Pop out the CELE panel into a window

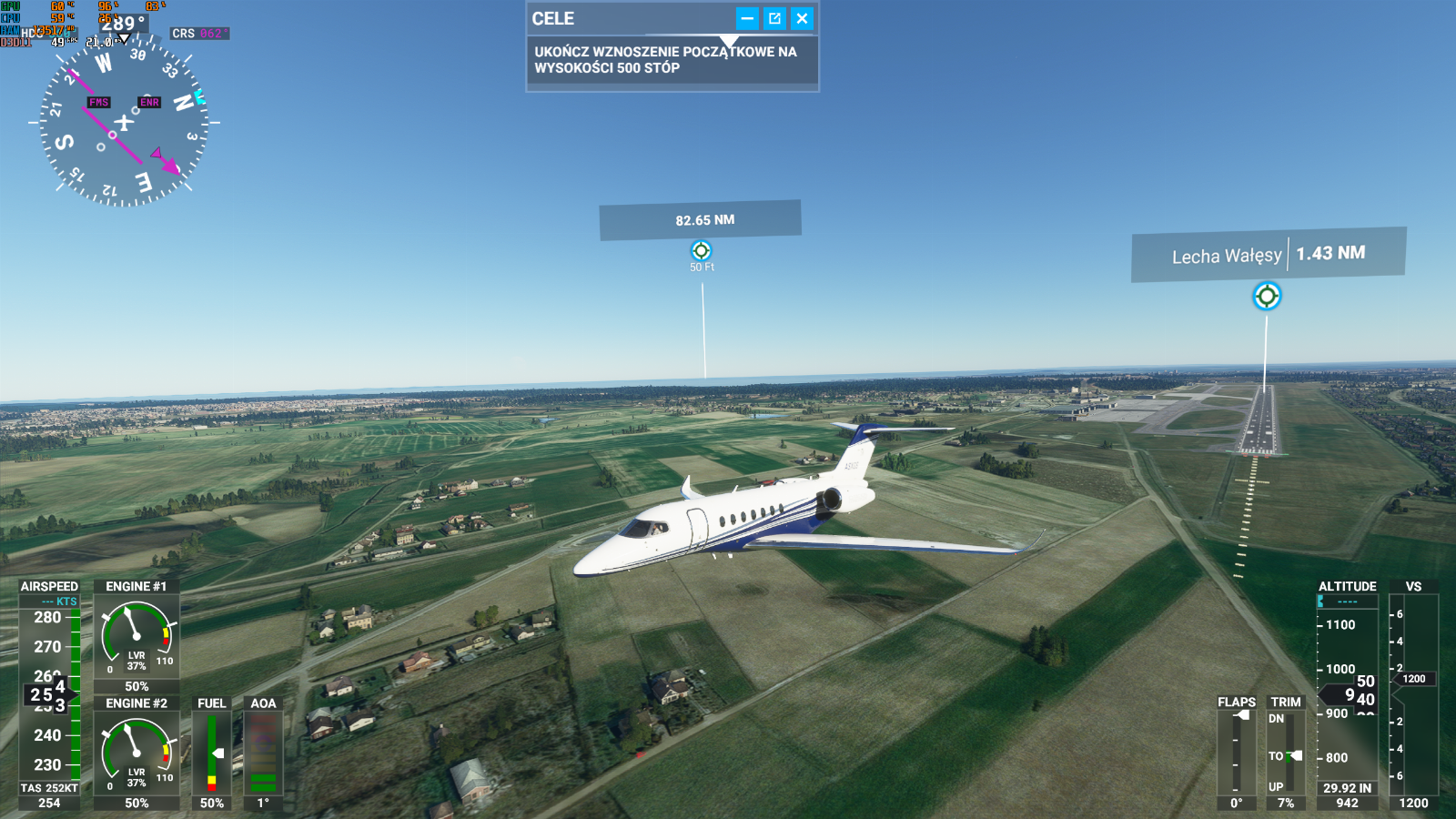[774, 18]
